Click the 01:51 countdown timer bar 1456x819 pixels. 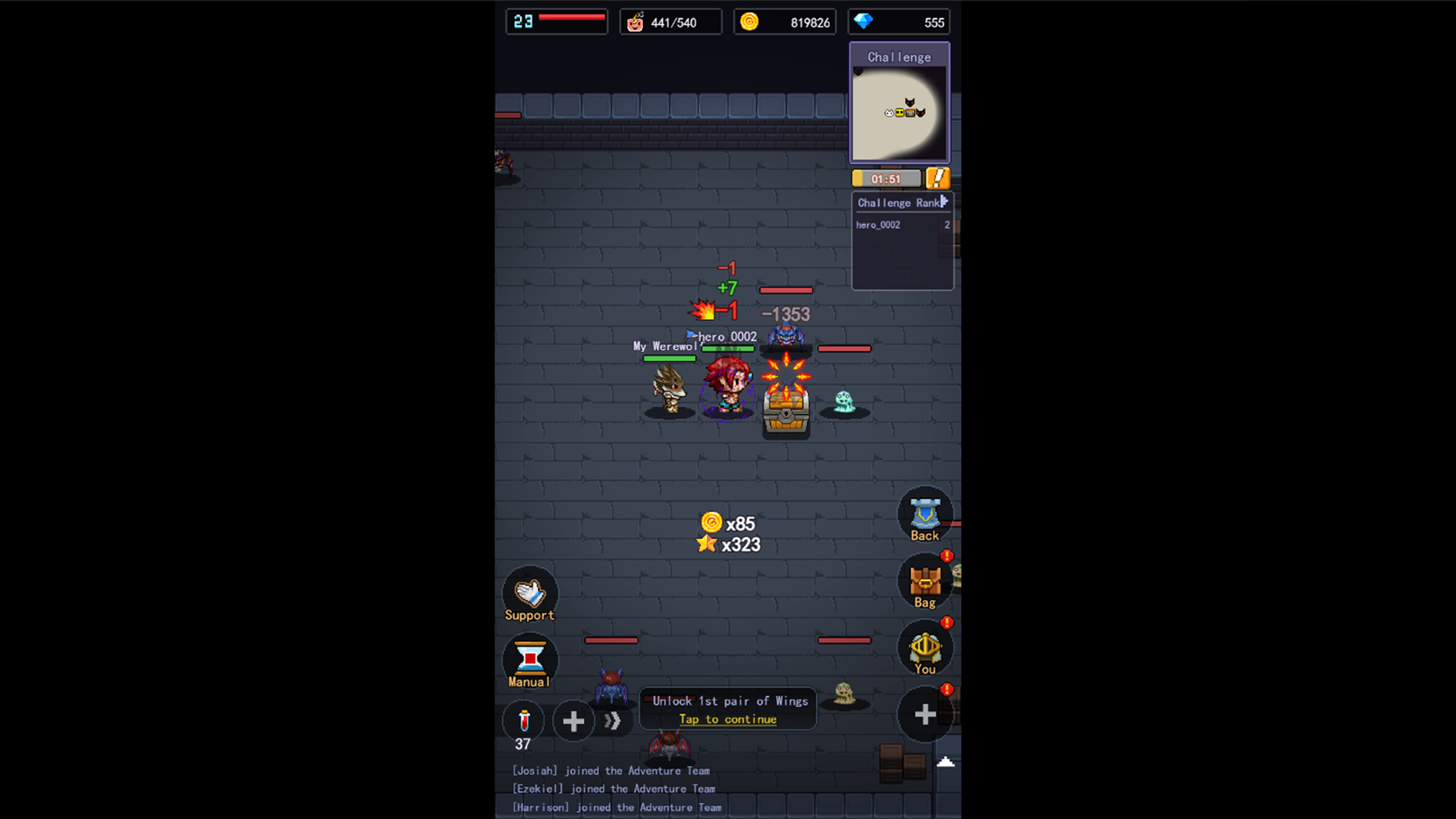click(x=886, y=178)
